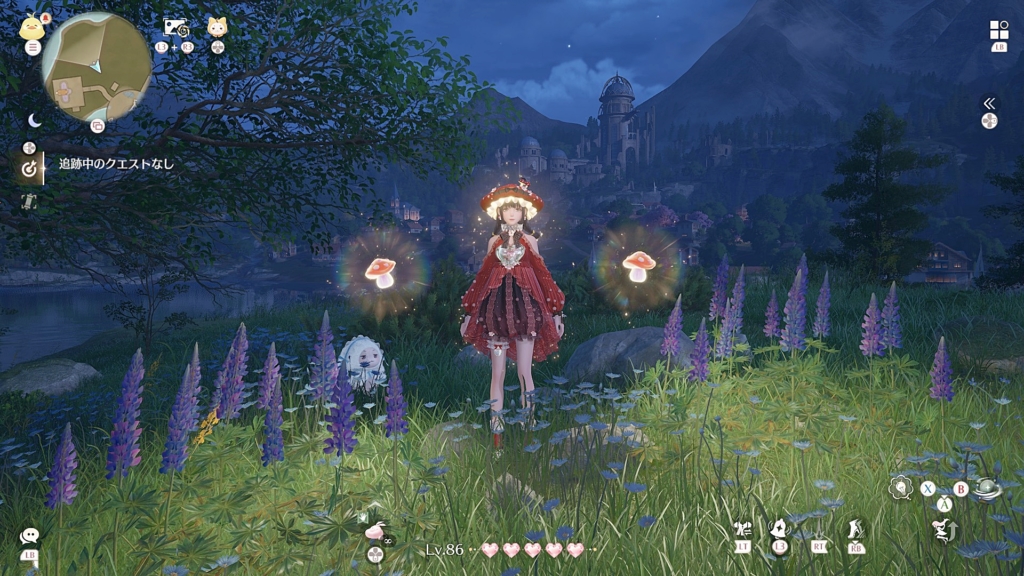Open the four-squares menu icon
This screenshot has height=576, width=1024.
click(999, 30)
